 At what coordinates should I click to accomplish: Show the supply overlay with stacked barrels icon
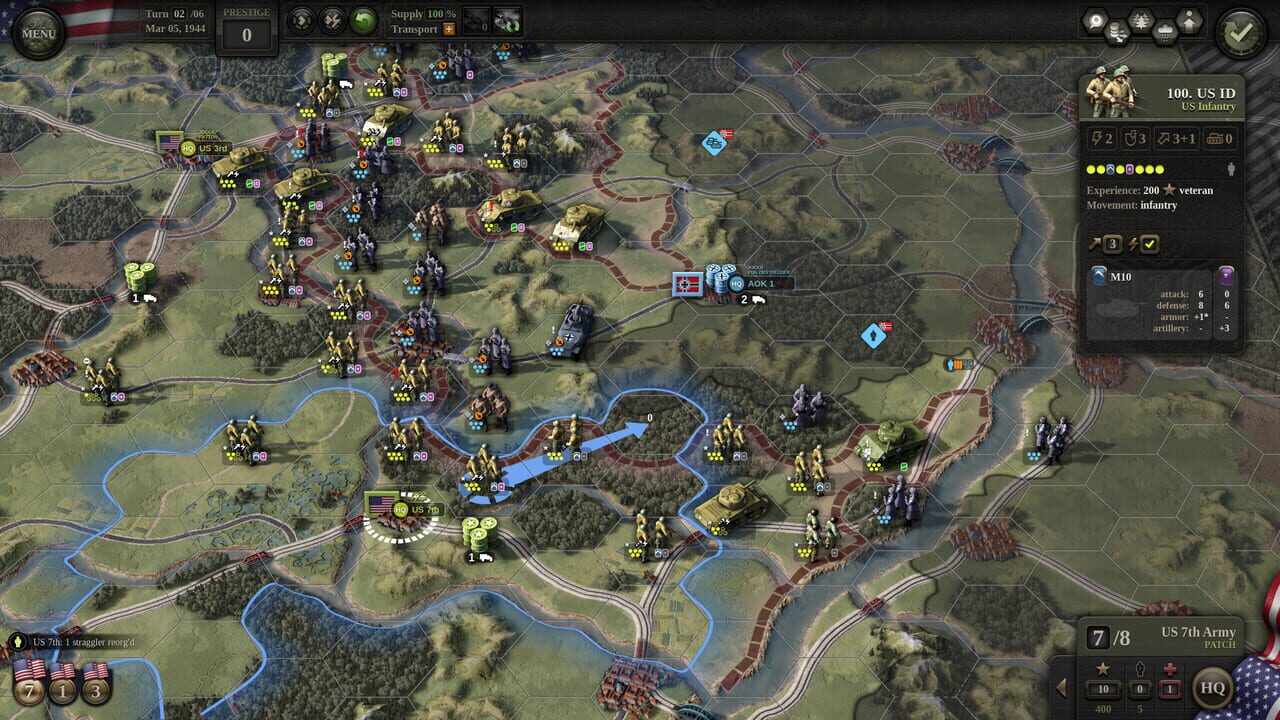click(x=1118, y=30)
